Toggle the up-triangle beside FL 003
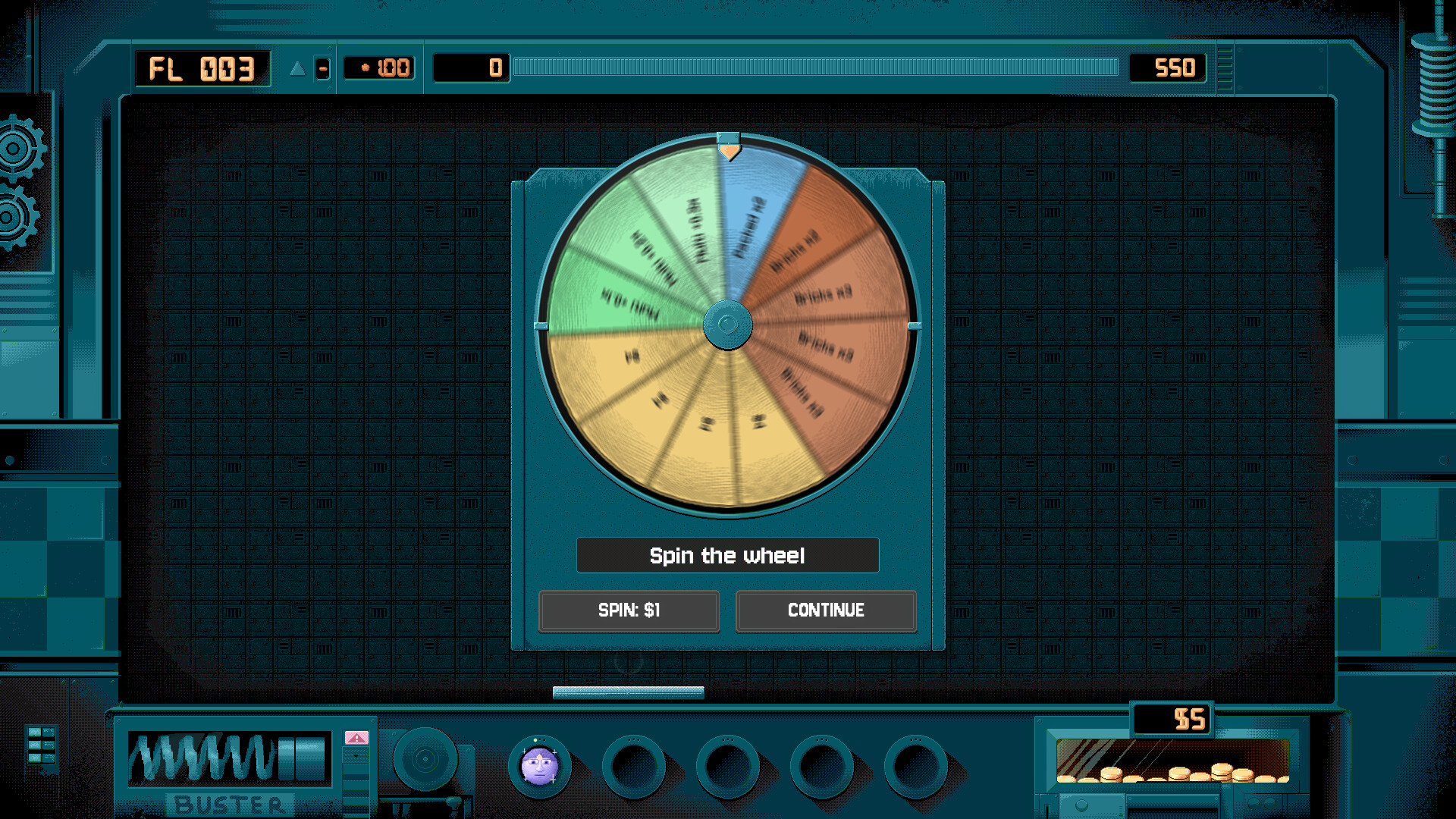1456x819 pixels. click(x=296, y=68)
